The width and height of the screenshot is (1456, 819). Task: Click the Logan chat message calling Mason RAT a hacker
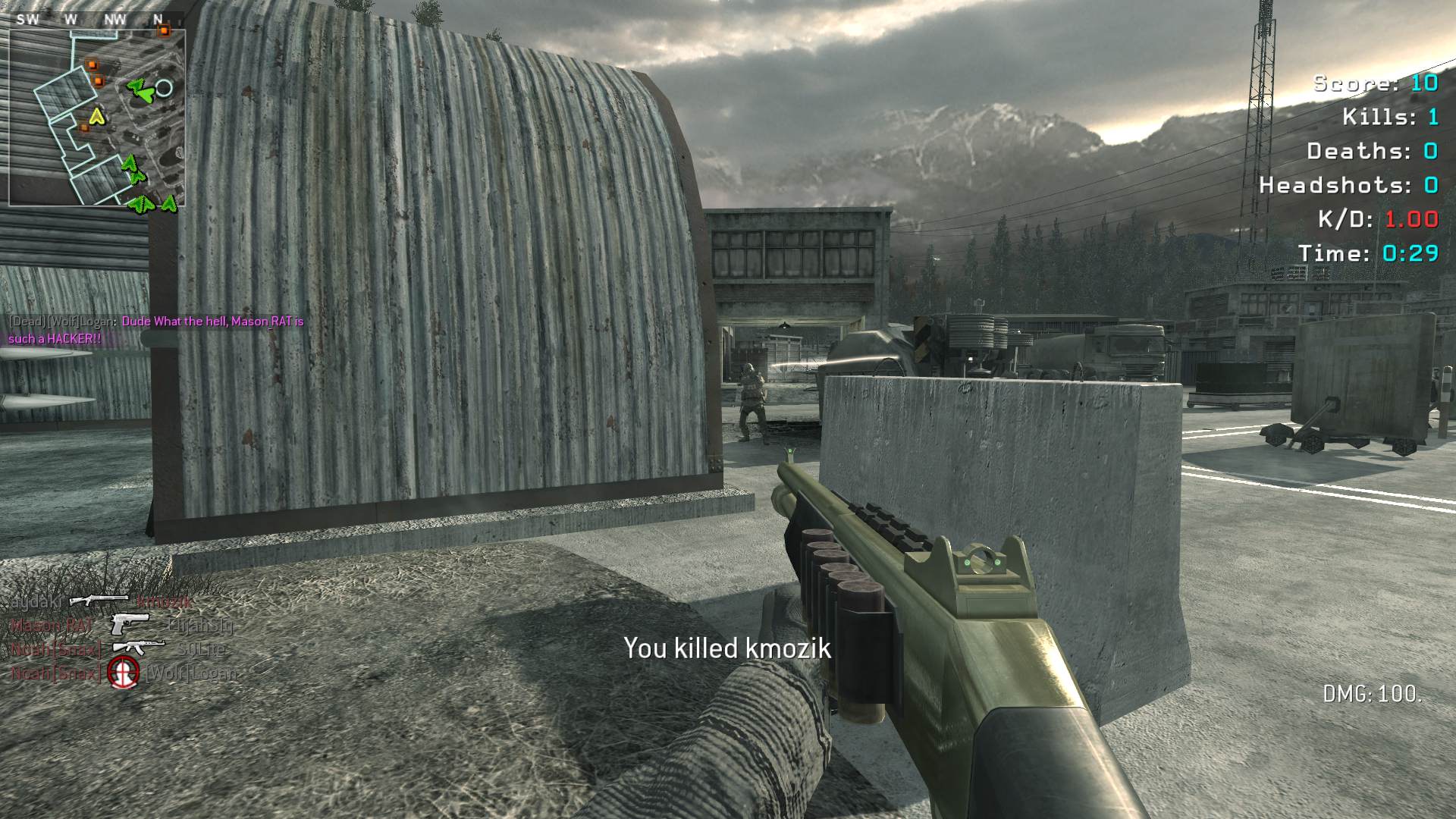[x=155, y=330]
